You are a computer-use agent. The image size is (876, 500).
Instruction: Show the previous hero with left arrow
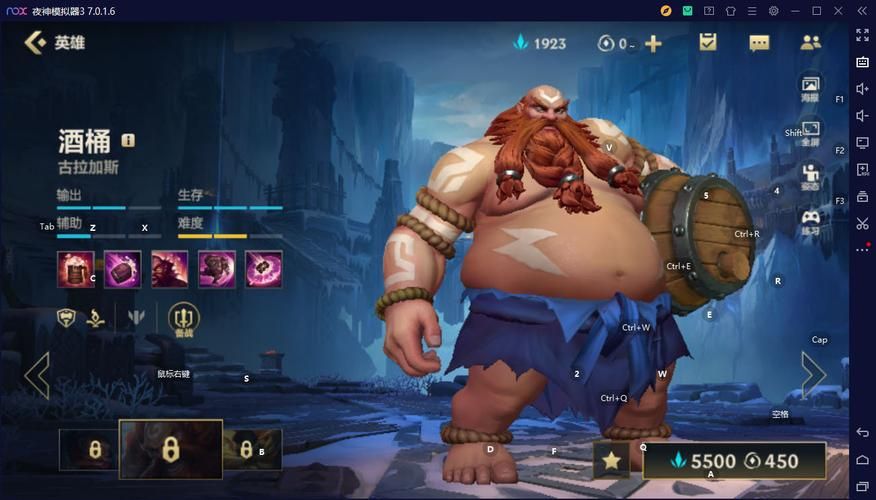pyautogui.click(x=37, y=375)
